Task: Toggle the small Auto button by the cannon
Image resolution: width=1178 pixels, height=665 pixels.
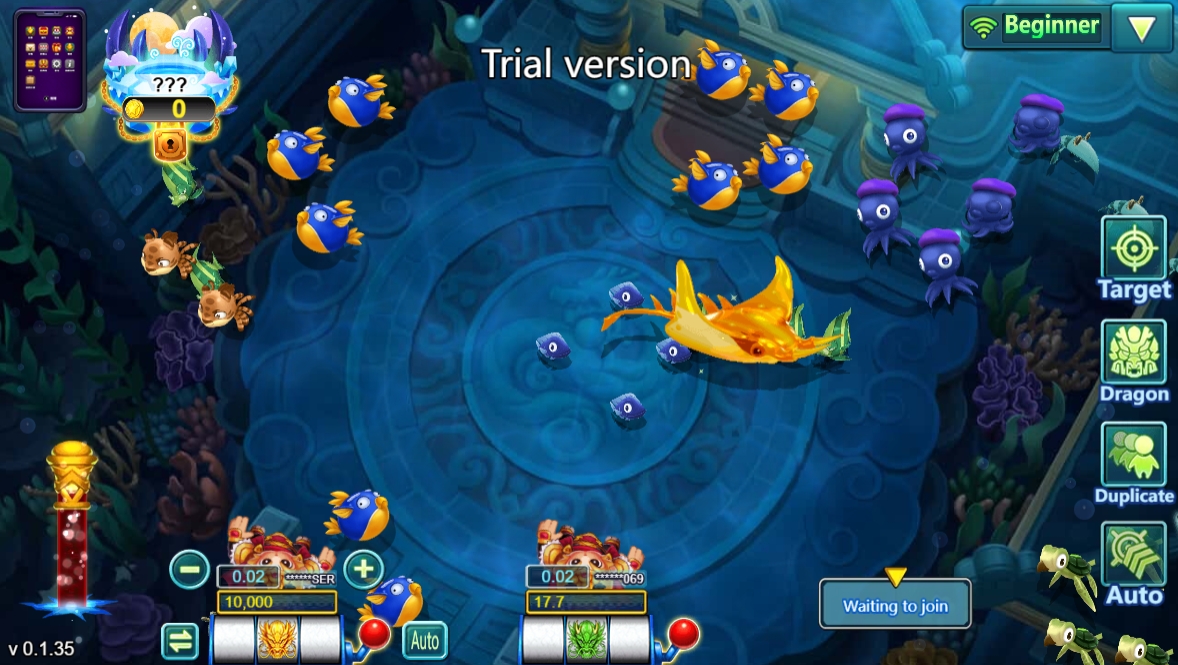Action: pos(424,640)
